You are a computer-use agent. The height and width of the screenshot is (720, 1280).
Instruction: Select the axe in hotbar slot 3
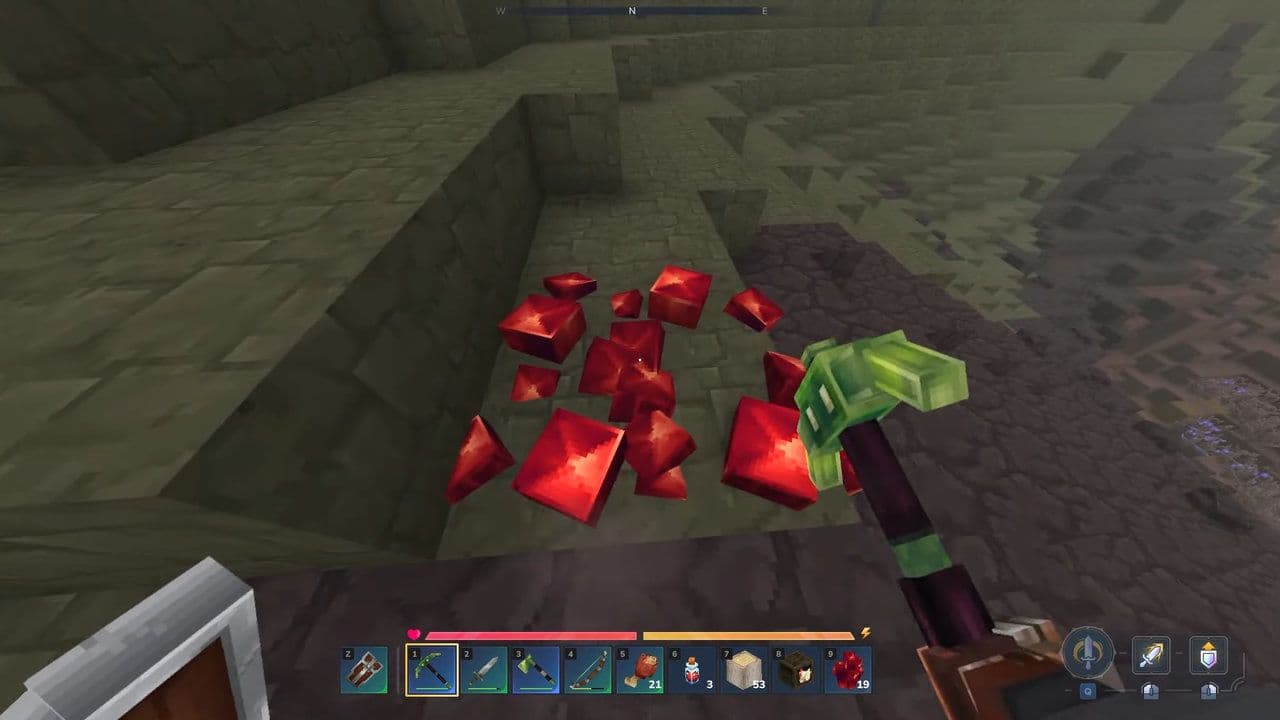pos(537,668)
